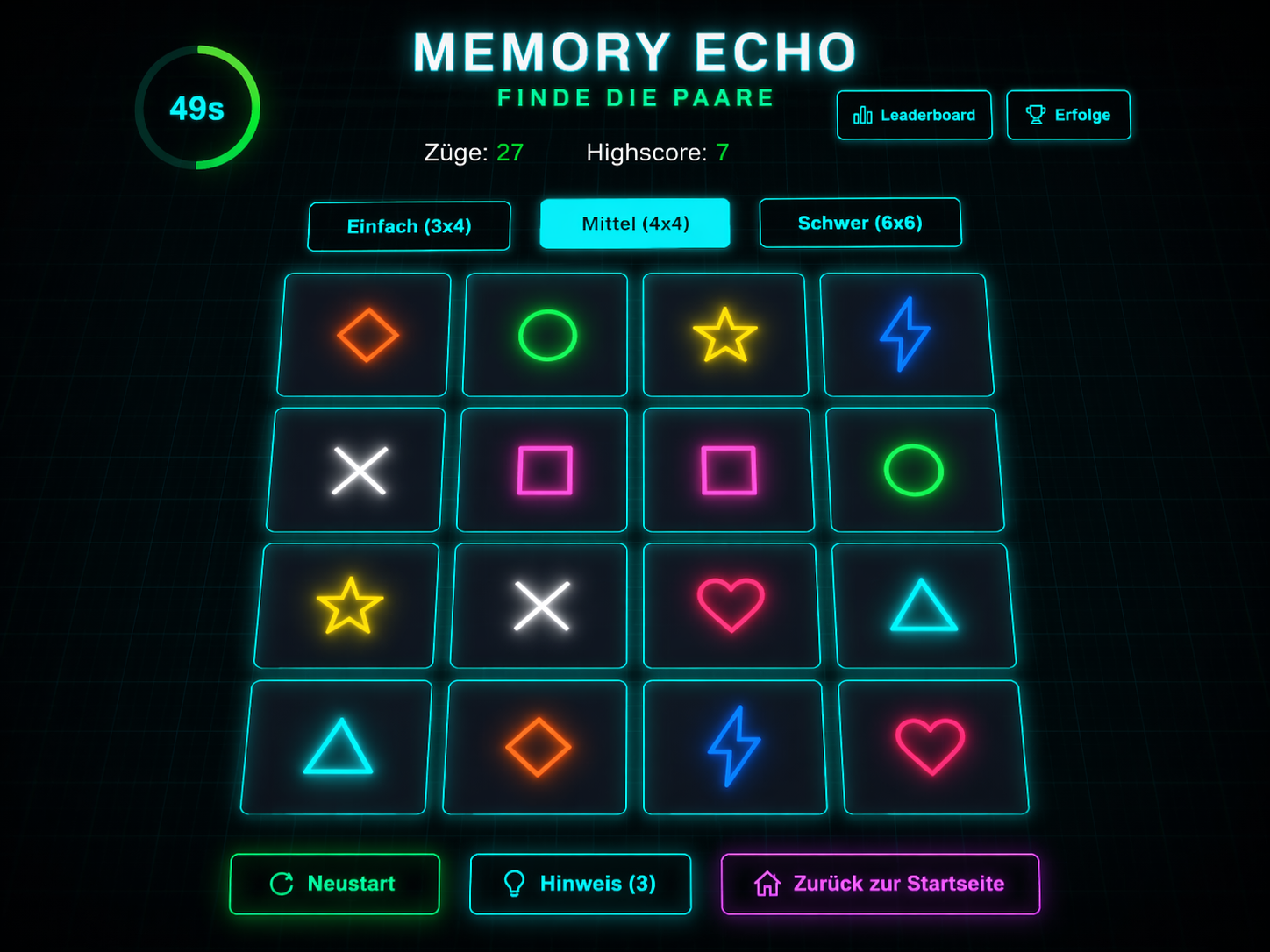The width and height of the screenshot is (1270, 952).
Task: Restart the game with the Neustart button
Action: pyautogui.click(x=334, y=884)
